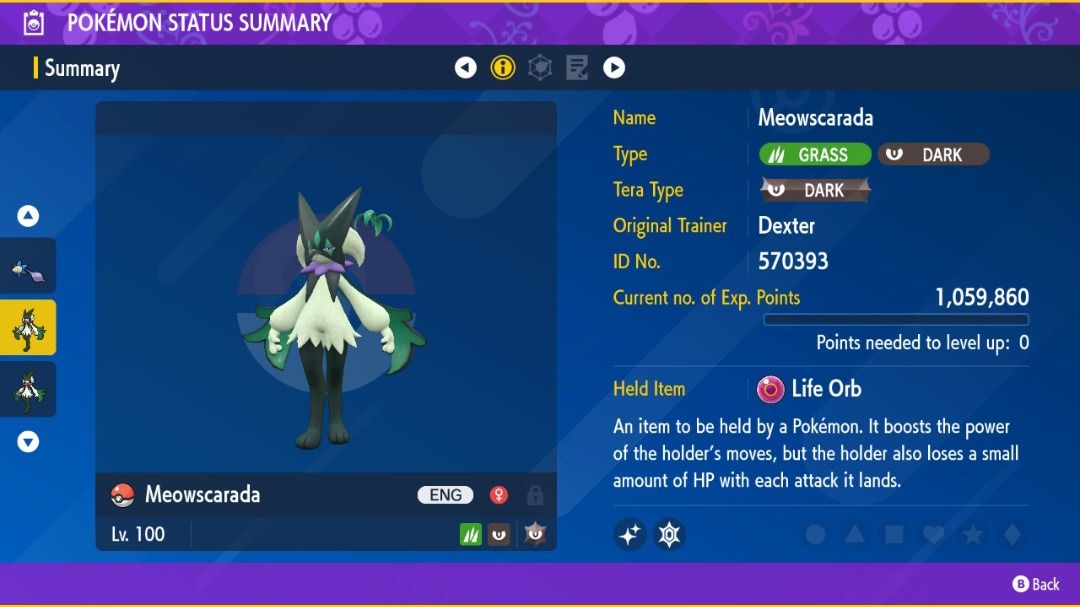Open the hexagon stats chart tab
The width and height of the screenshot is (1080, 607).
pos(540,68)
